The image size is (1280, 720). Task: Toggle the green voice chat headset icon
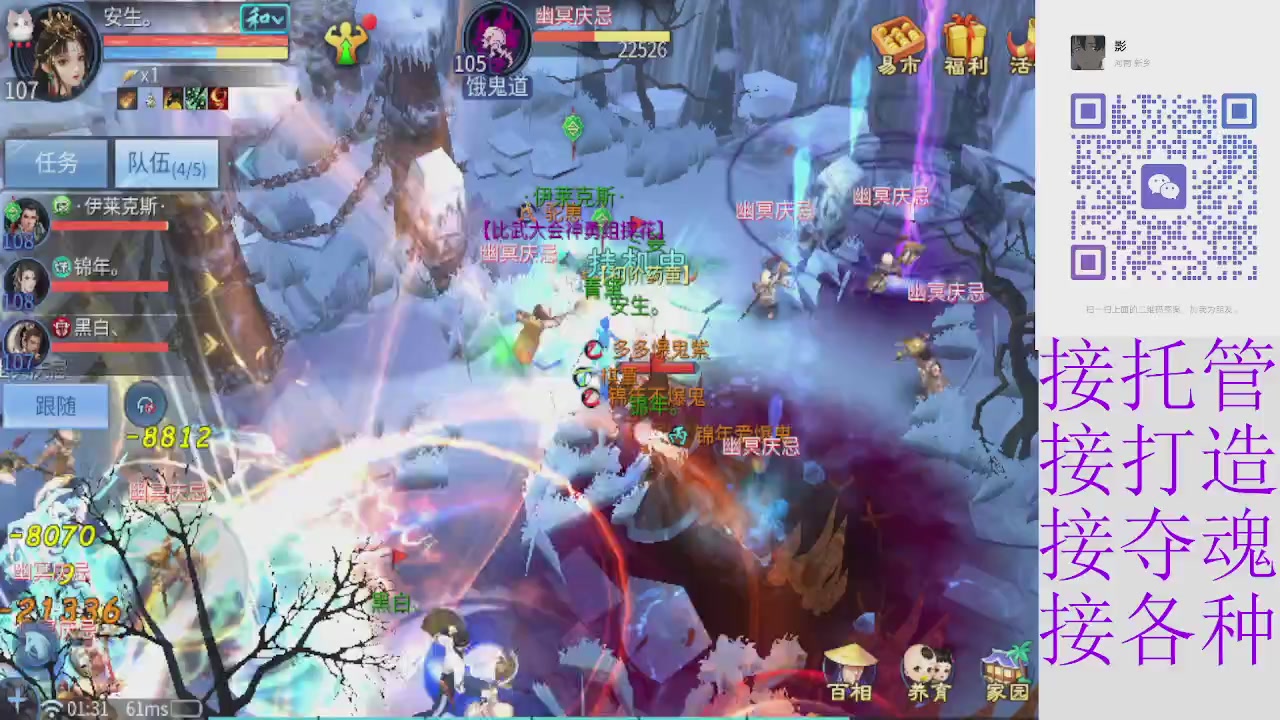(x=146, y=405)
